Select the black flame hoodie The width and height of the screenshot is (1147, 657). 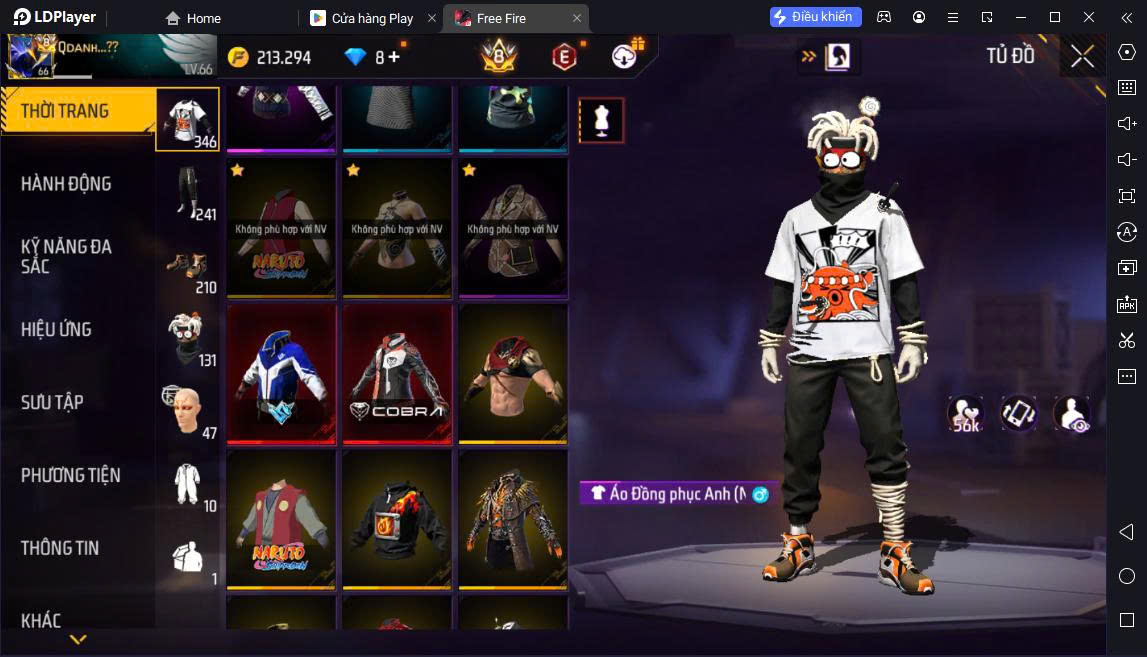[x=397, y=518]
